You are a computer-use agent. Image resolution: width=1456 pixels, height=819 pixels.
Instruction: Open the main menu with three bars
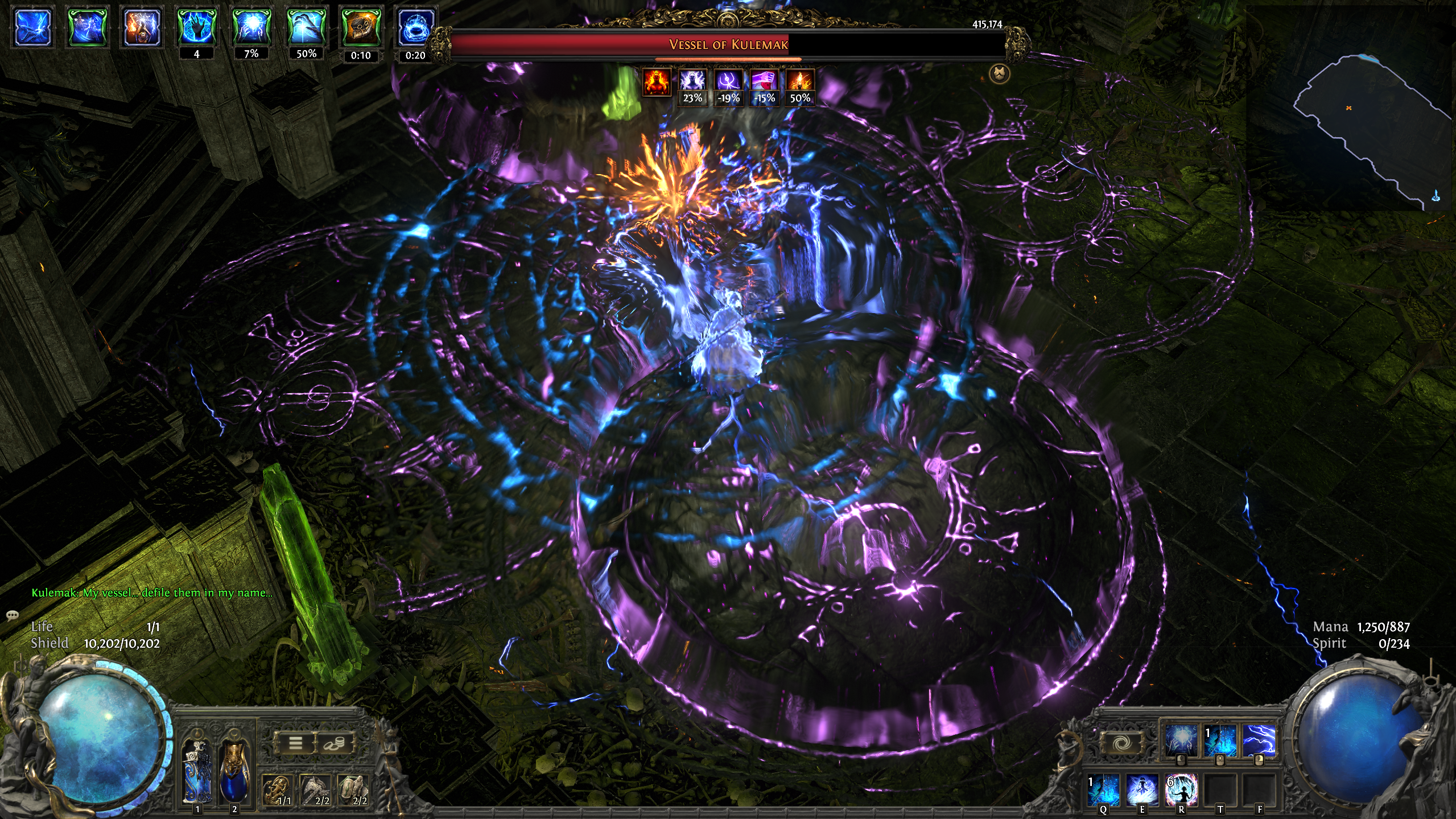click(295, 742)
